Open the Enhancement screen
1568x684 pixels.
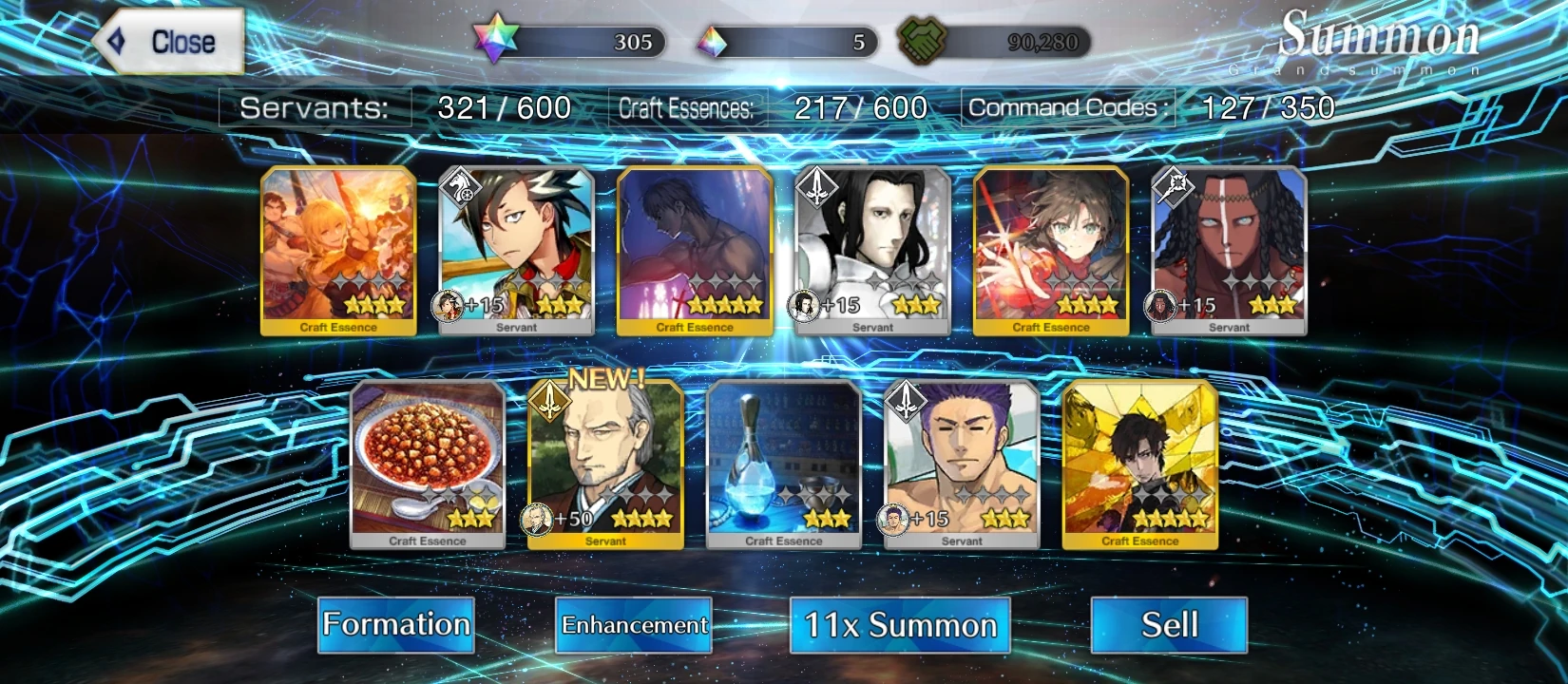633,626
